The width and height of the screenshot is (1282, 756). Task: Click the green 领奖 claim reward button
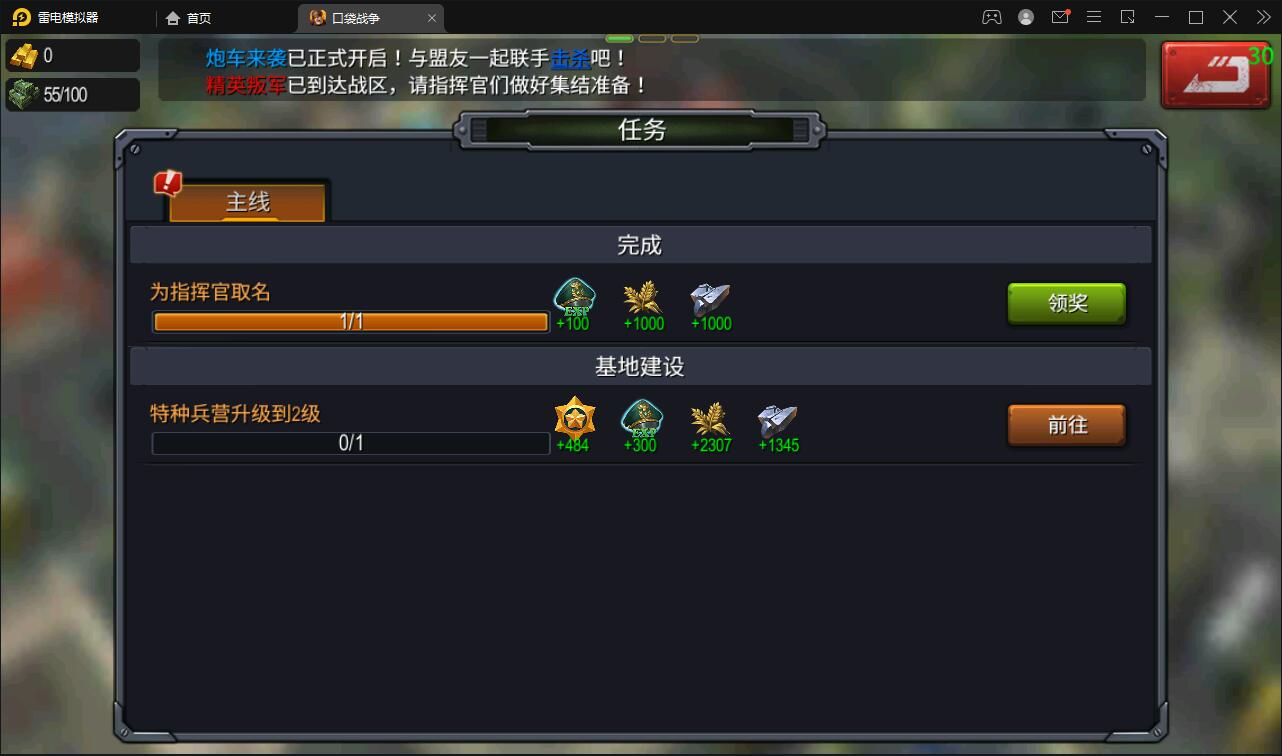point(1066,303)
